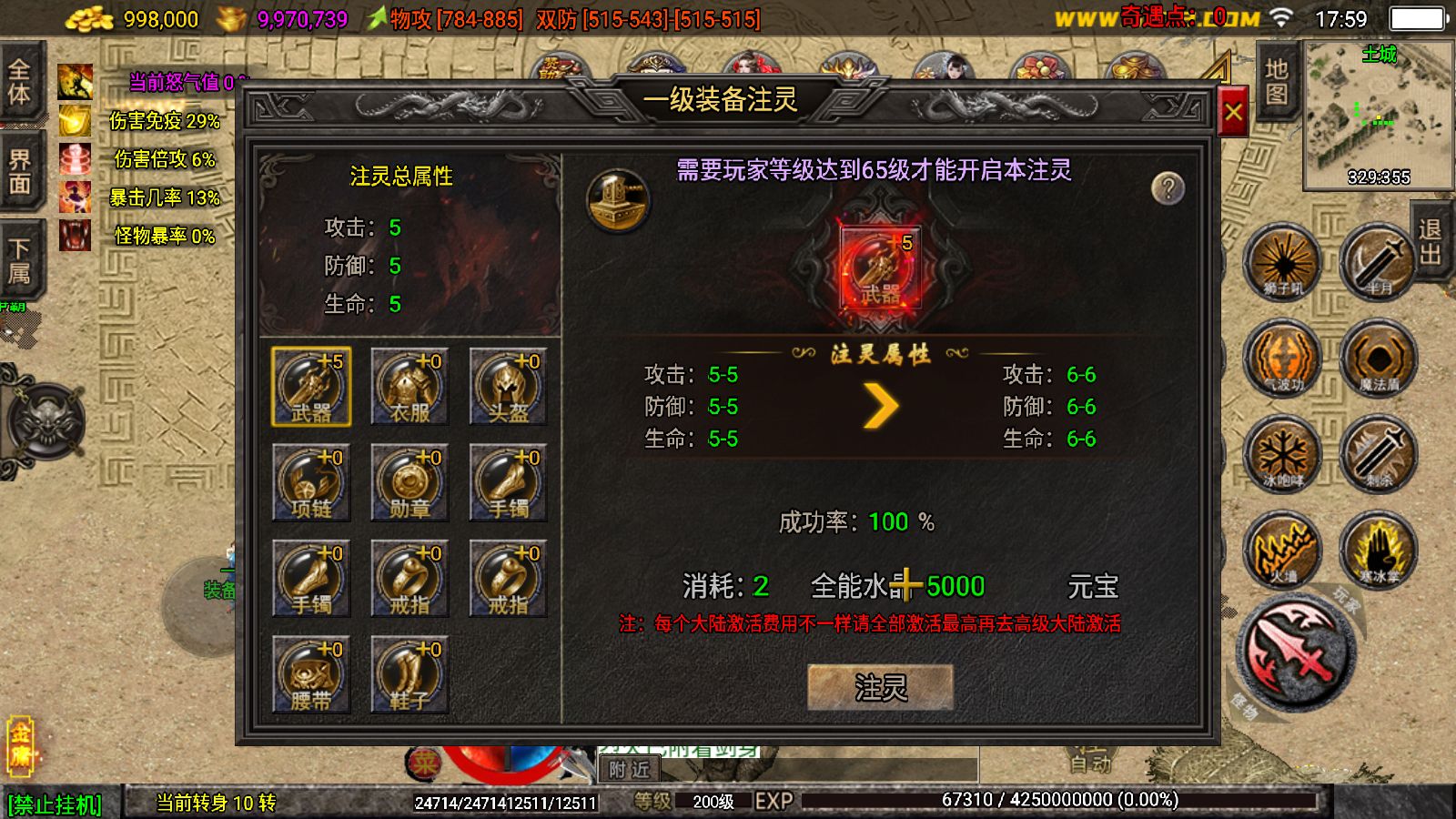
Task: Select the 衣服 clothes equipment slot
Action: (x=410, y=387)
